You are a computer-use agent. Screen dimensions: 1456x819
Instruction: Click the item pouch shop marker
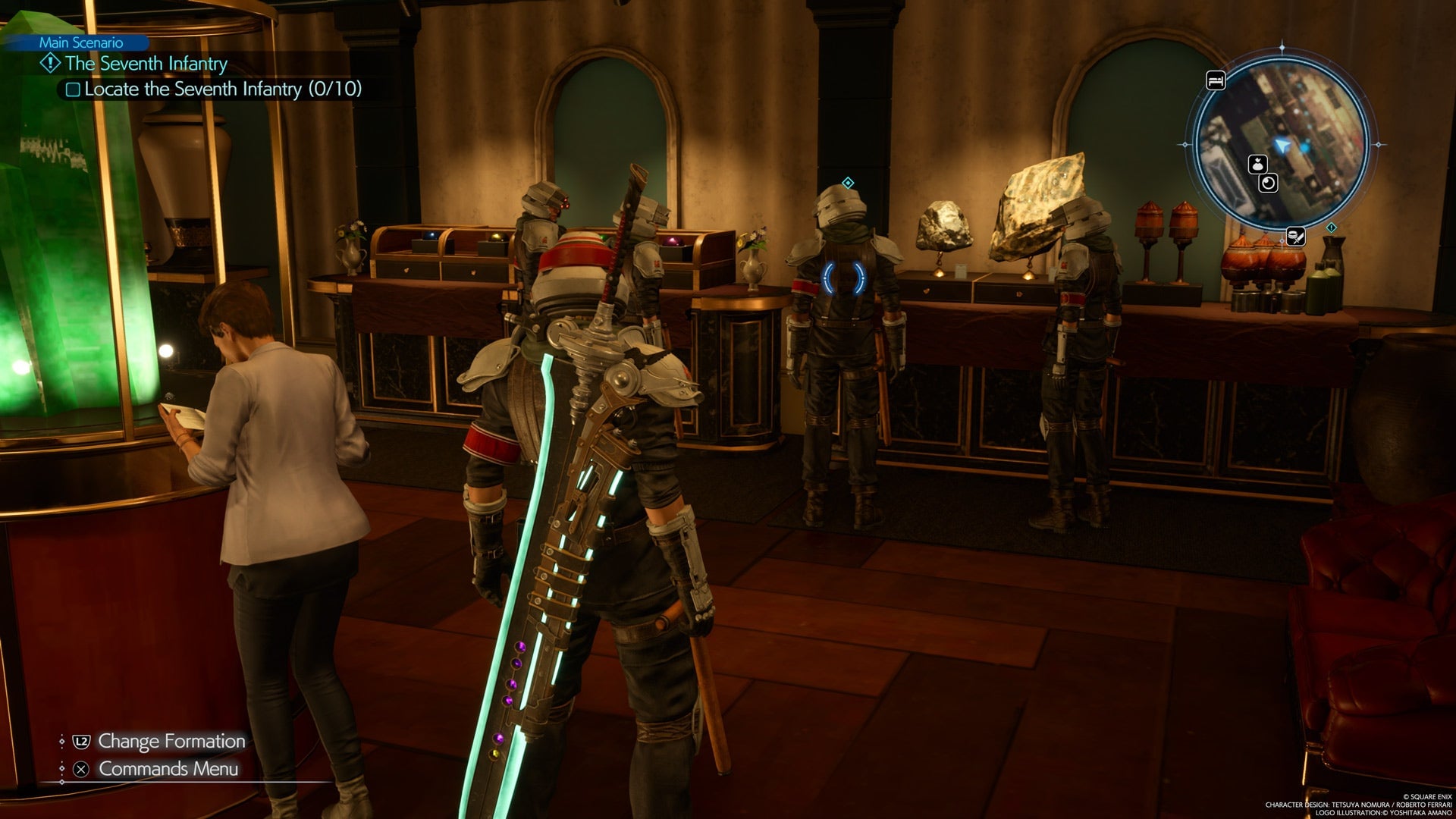(1258, 164)
